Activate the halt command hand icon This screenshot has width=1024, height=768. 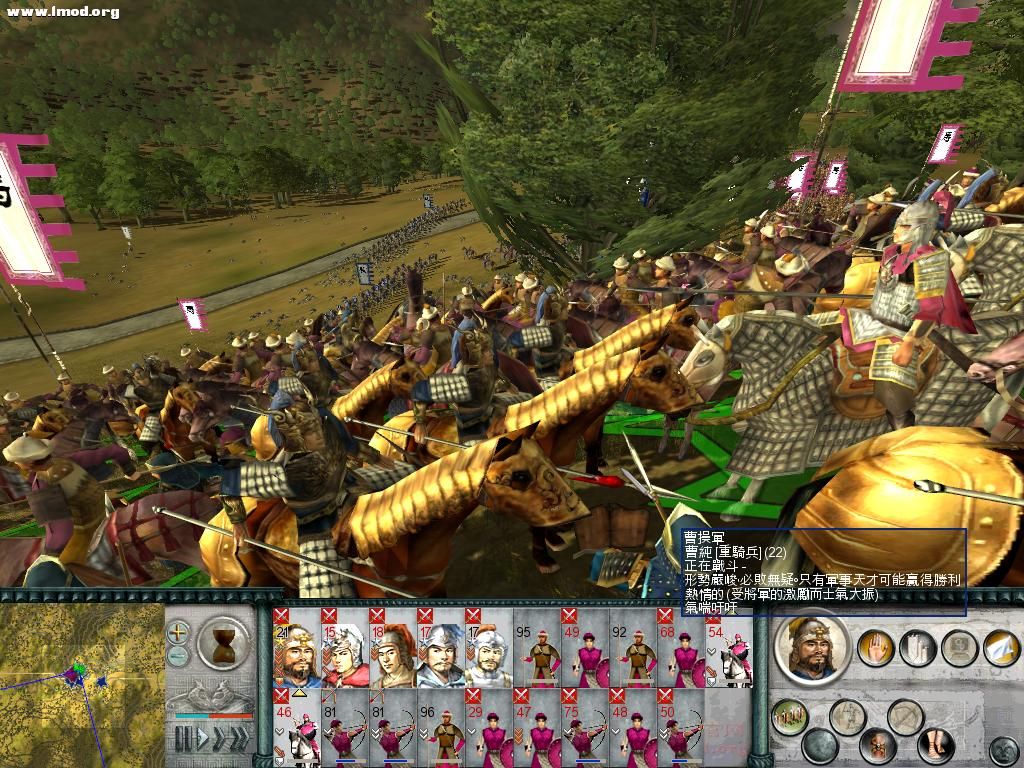(x=877, y=648)
